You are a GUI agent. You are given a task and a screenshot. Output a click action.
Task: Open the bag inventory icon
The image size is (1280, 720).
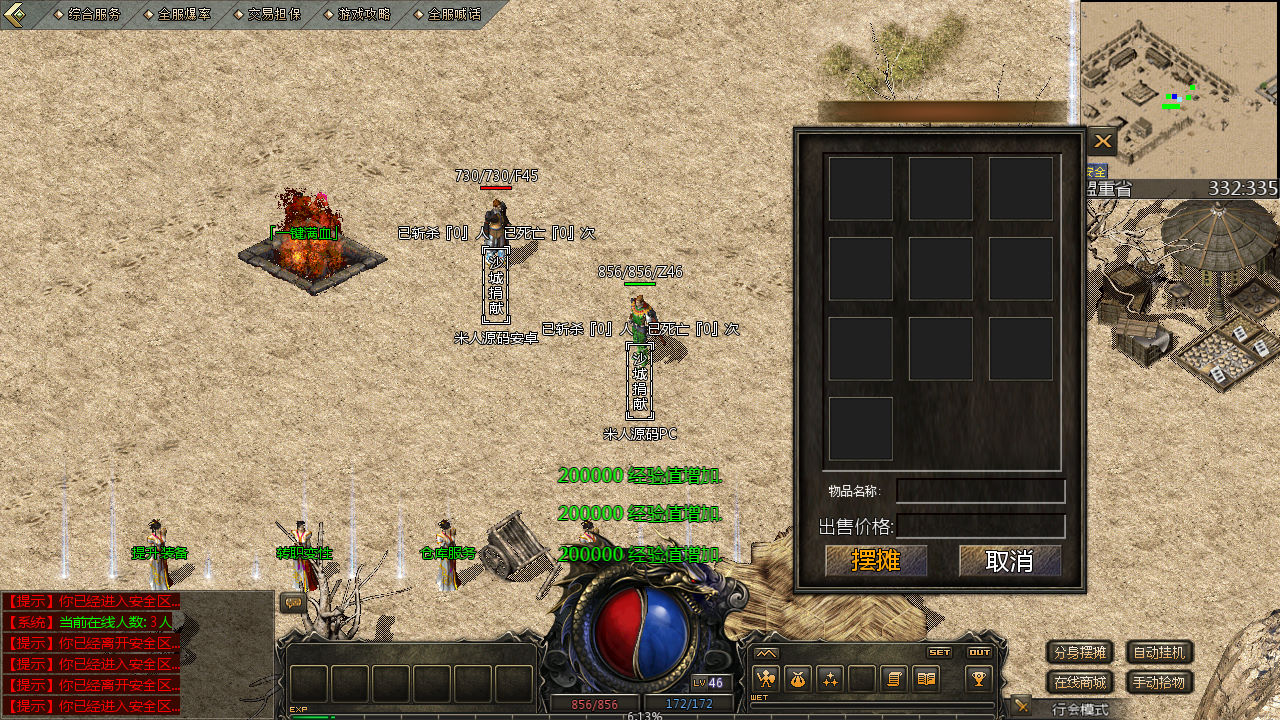(x=798, y=679)
